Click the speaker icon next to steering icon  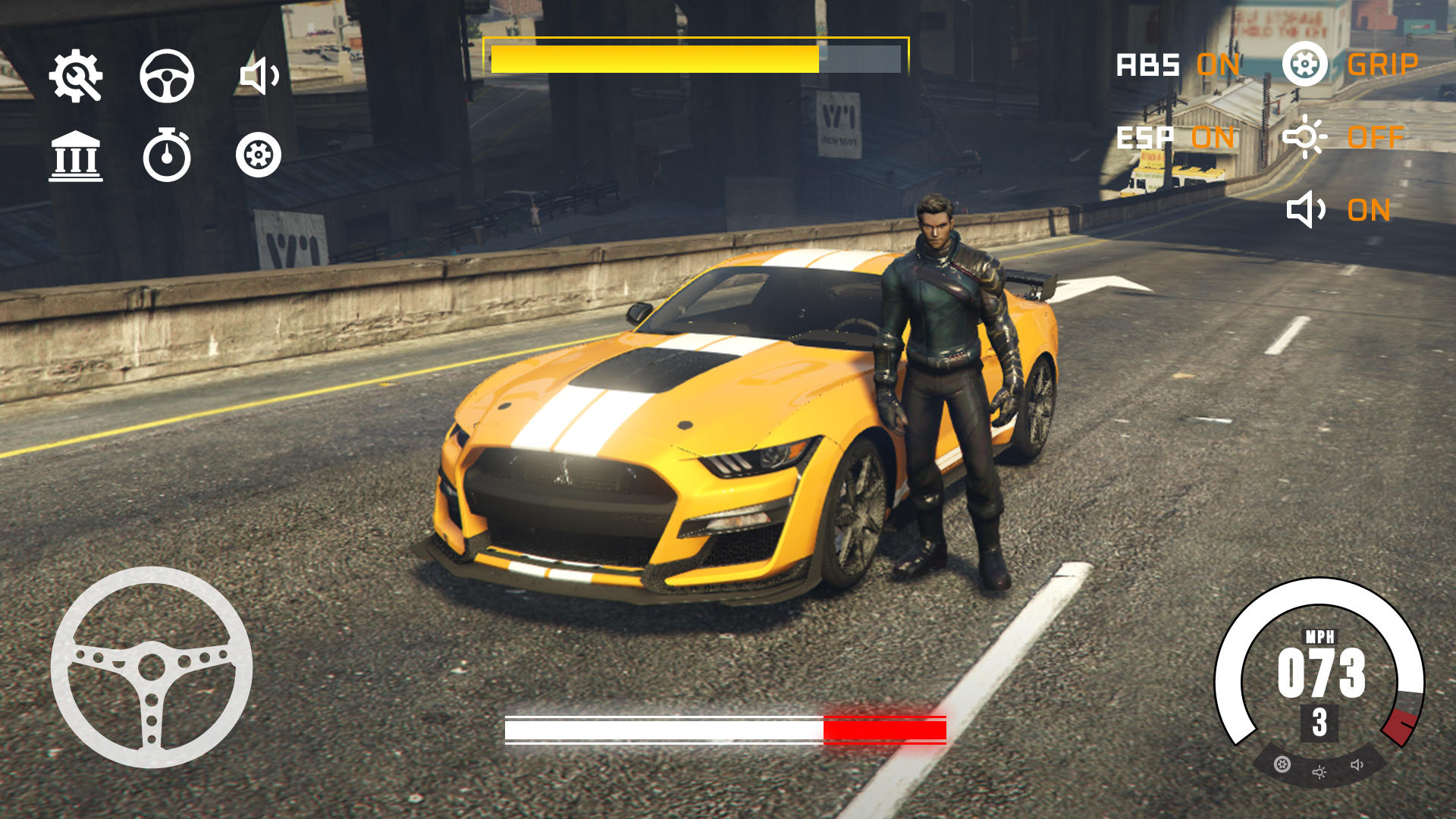(259, 76)
